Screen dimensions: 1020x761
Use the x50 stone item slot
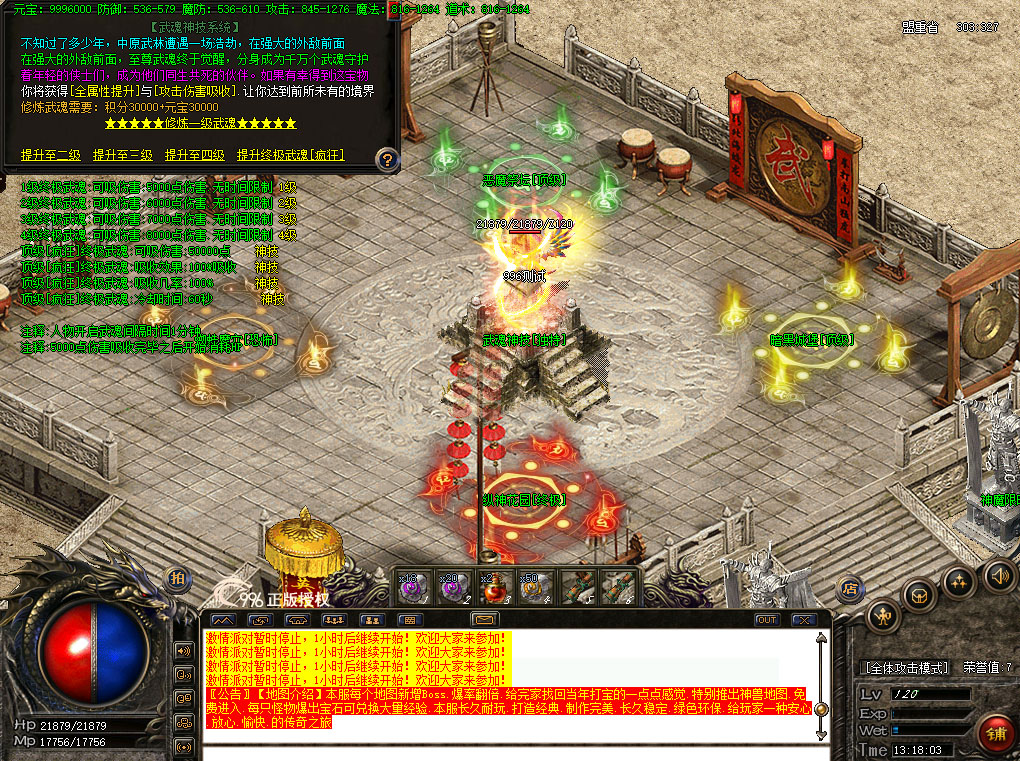click(x=532, y=587)
